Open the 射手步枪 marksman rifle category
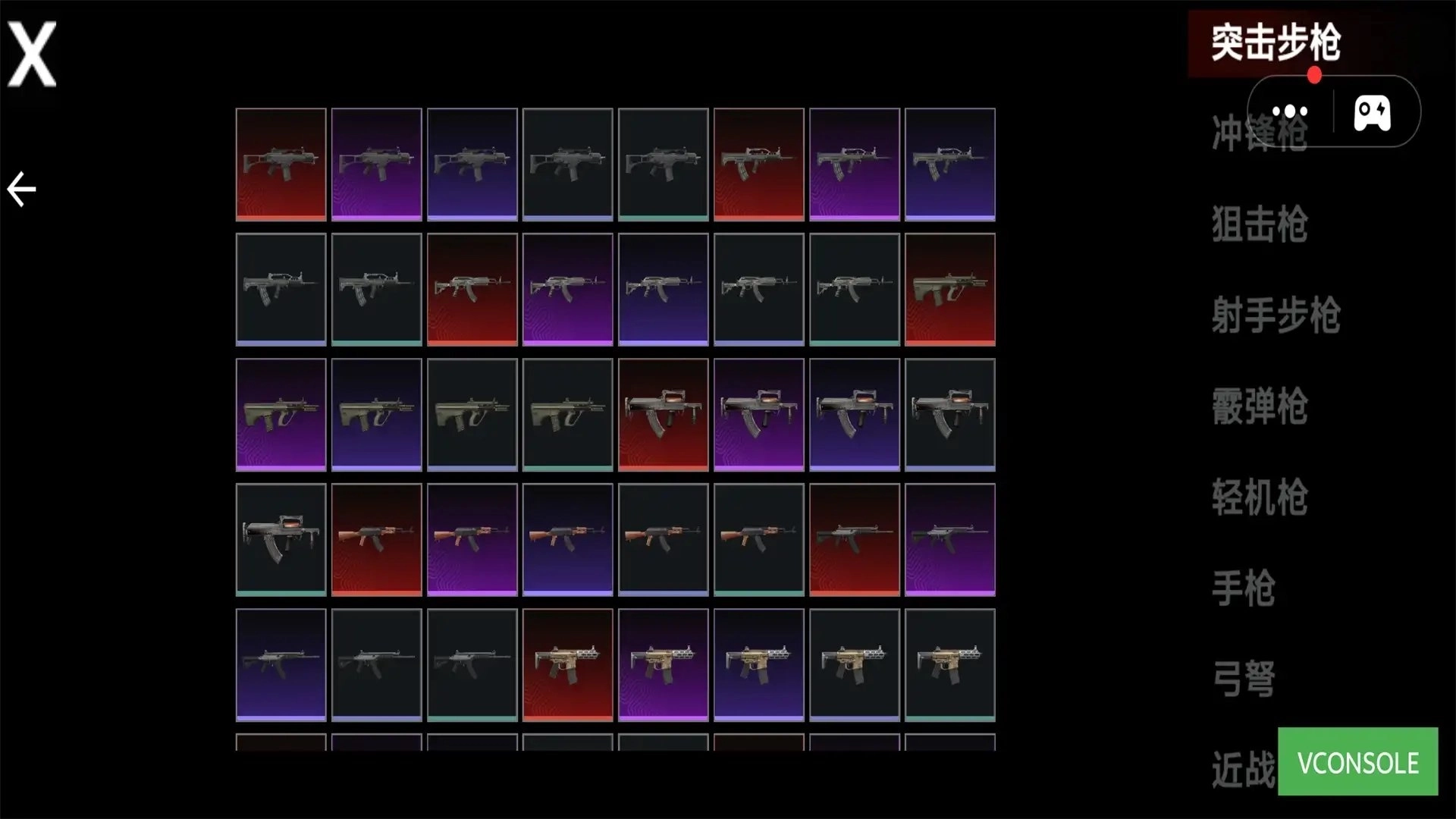The image size is (1456, 819). pos(1276,315)
